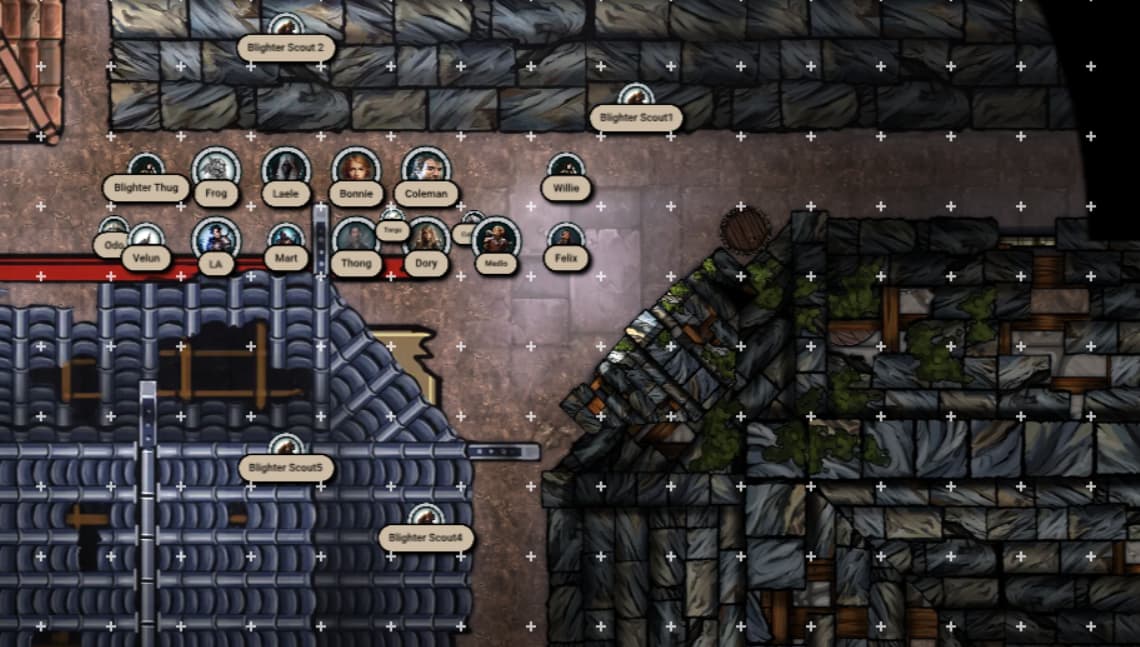Select Bonnie's red-haired portrait token
Screen dimensions: 1140x647
[356, 168]
